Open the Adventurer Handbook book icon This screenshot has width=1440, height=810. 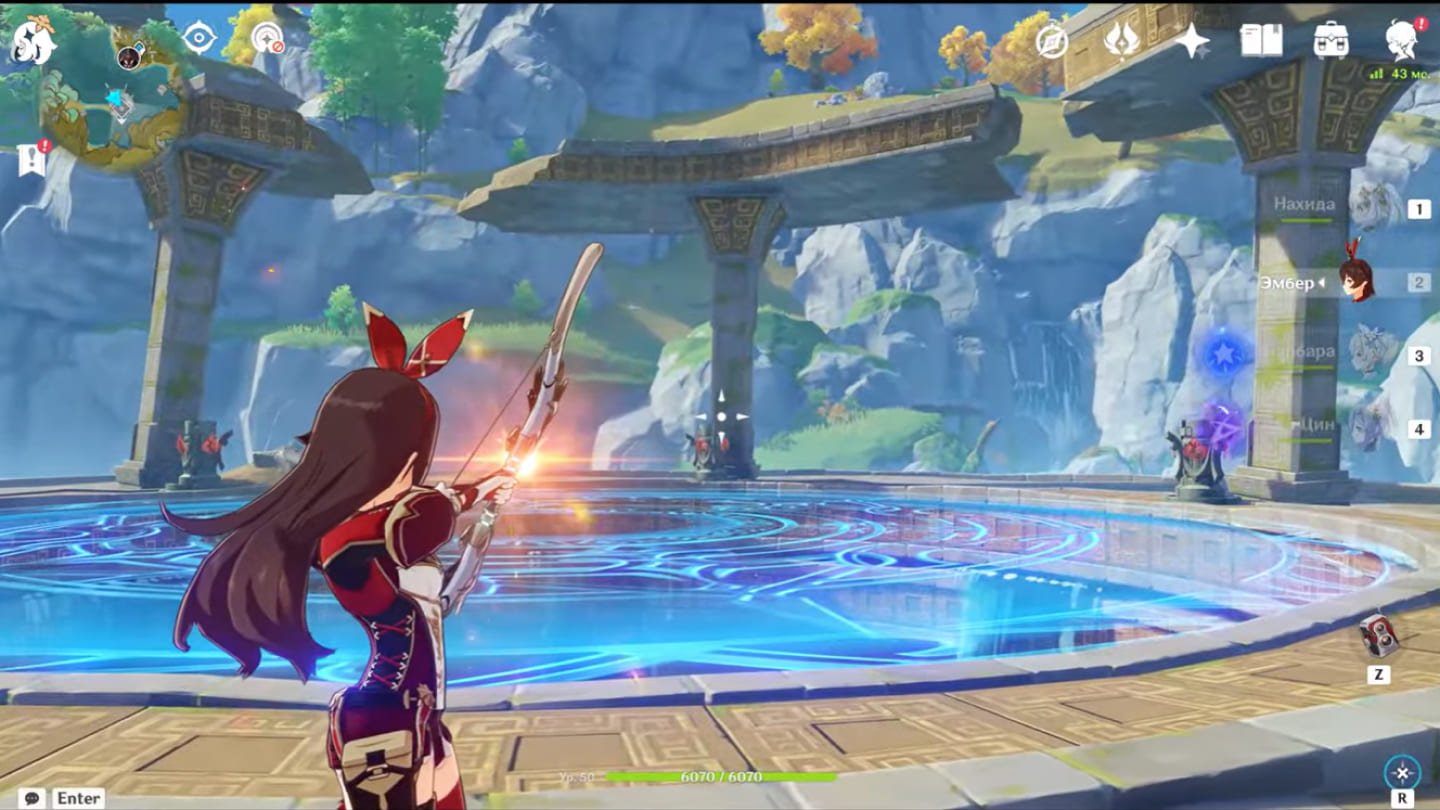click(x=1261, y=40)
